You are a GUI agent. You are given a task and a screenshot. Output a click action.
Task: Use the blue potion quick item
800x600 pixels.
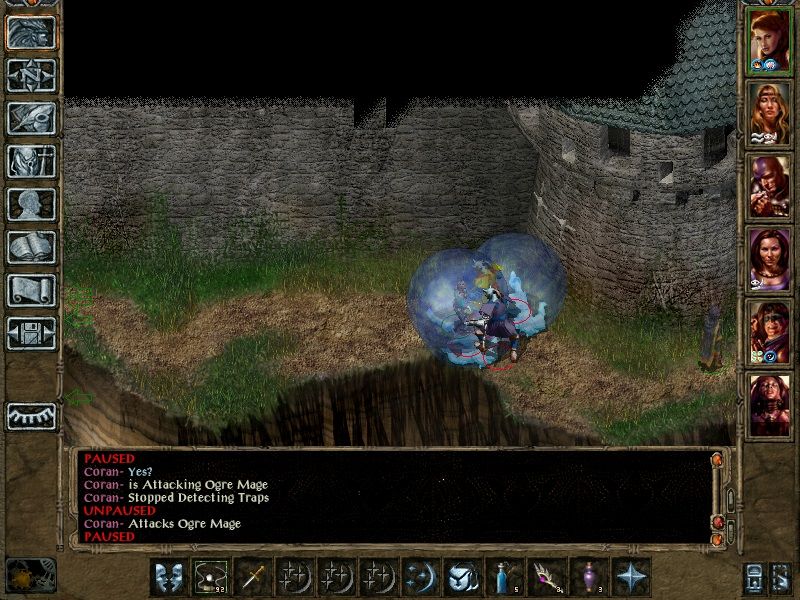[506, 577]
